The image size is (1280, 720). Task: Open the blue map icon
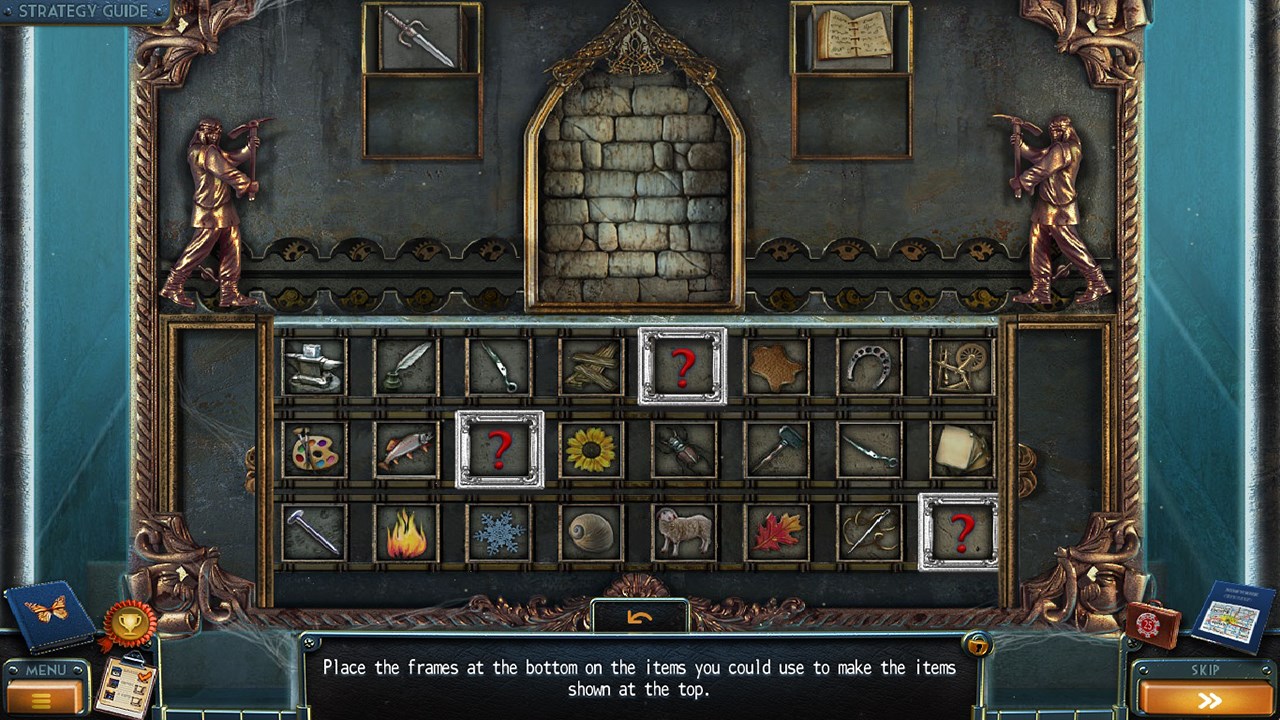pos(1234,616)
